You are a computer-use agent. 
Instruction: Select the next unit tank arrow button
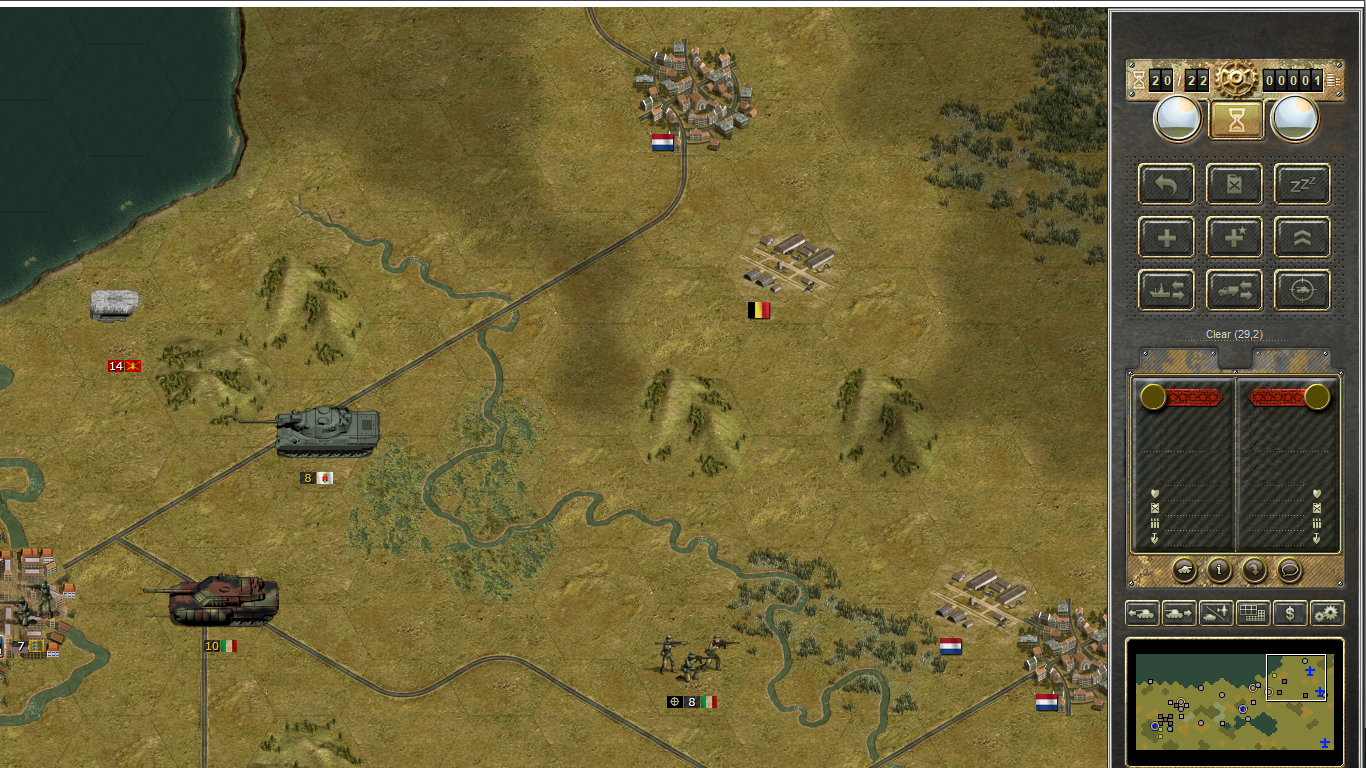[x=1179, y=613]
